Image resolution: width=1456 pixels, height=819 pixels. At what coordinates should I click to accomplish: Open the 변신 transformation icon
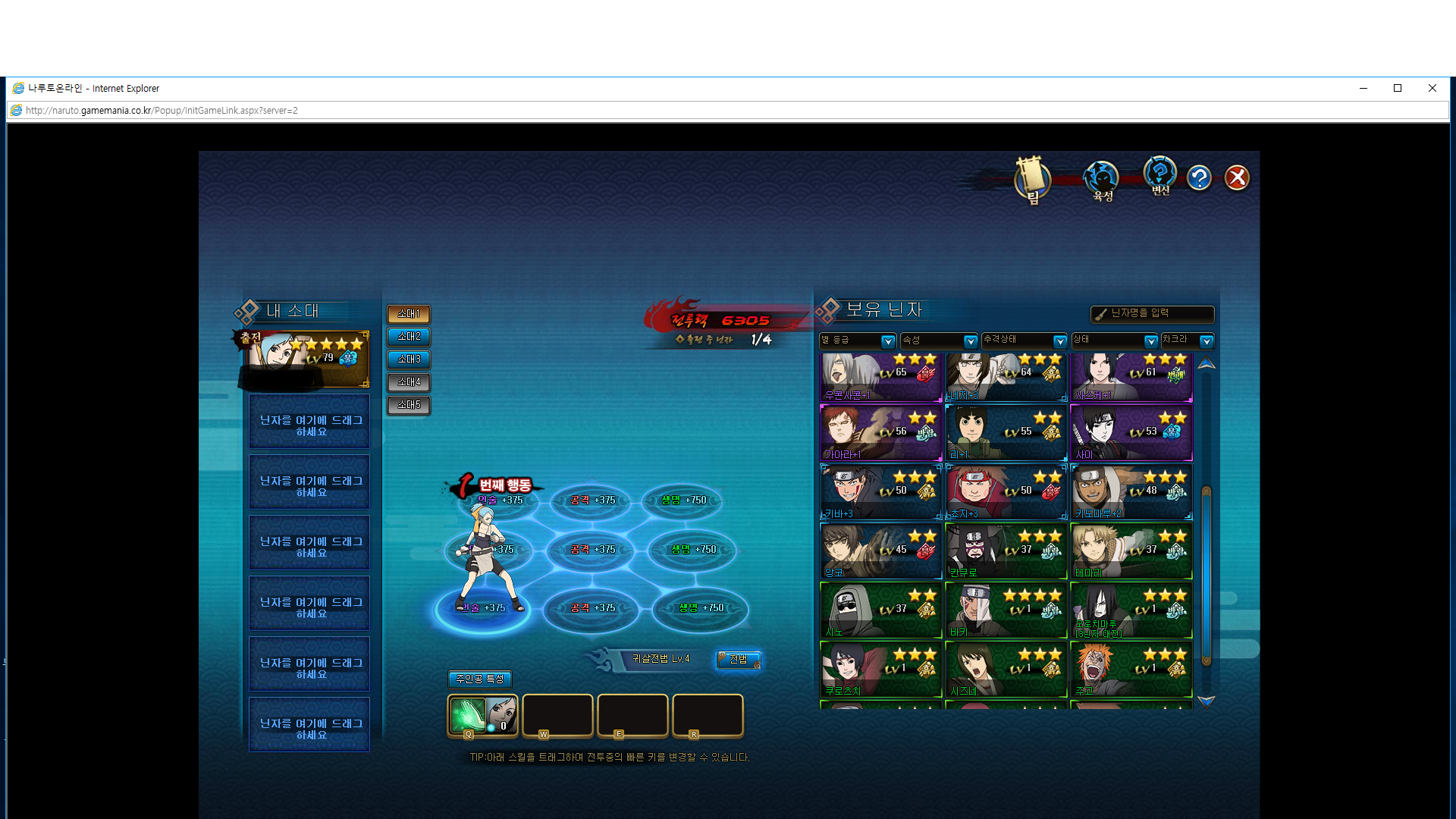point(1159,176)
